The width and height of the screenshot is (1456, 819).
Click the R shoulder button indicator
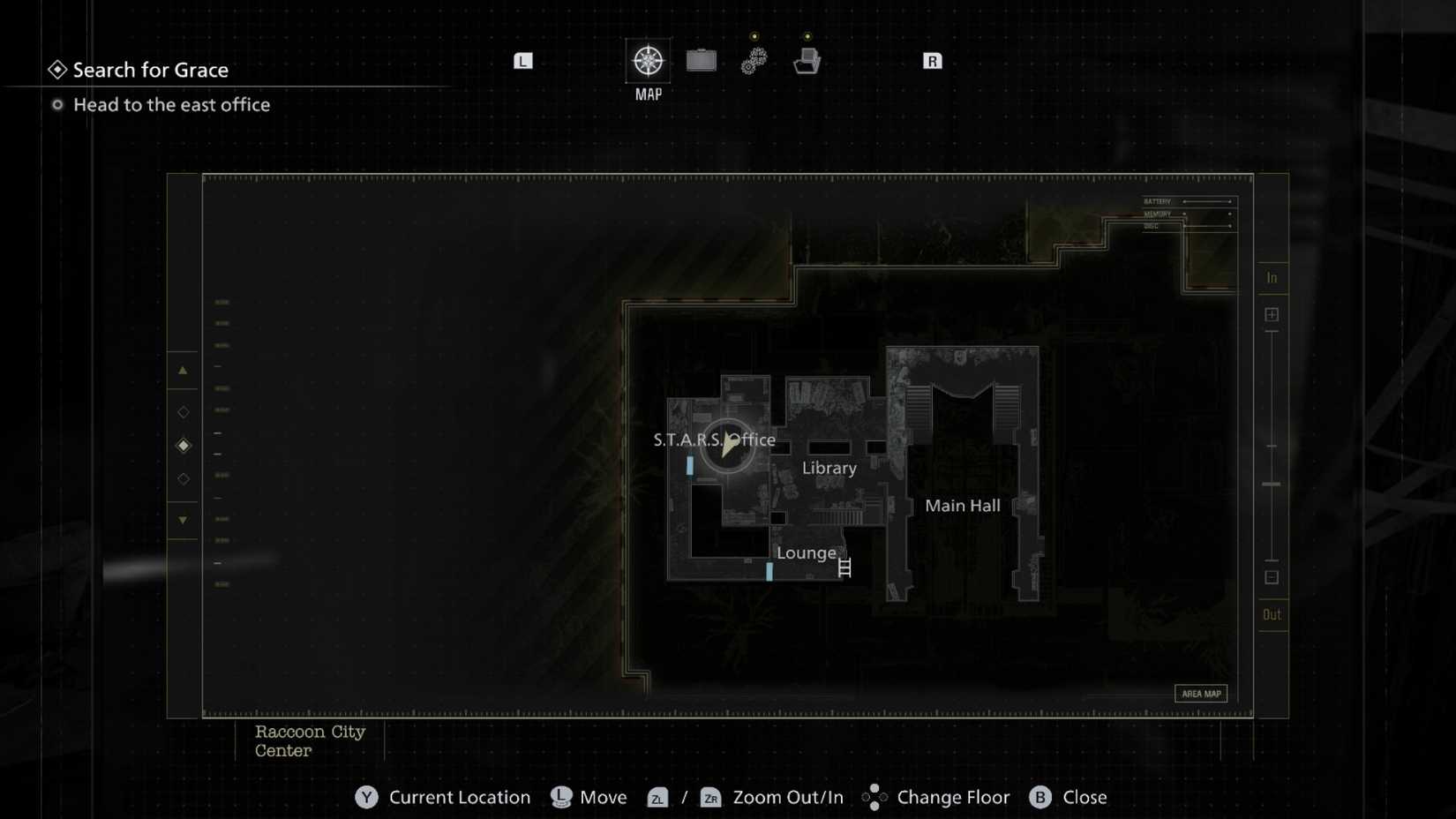click(x=932, y=60)
